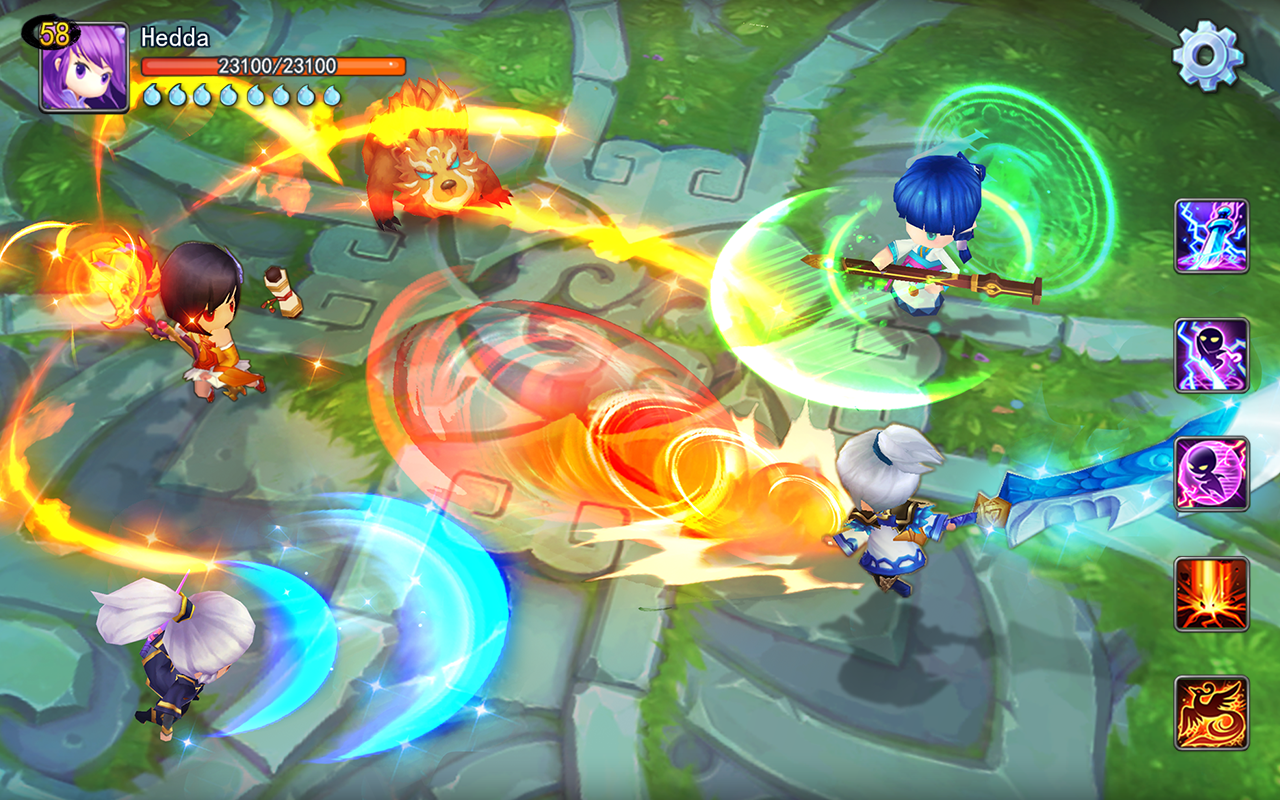Unleash the flaming phoenix skill

(1211, 712)
